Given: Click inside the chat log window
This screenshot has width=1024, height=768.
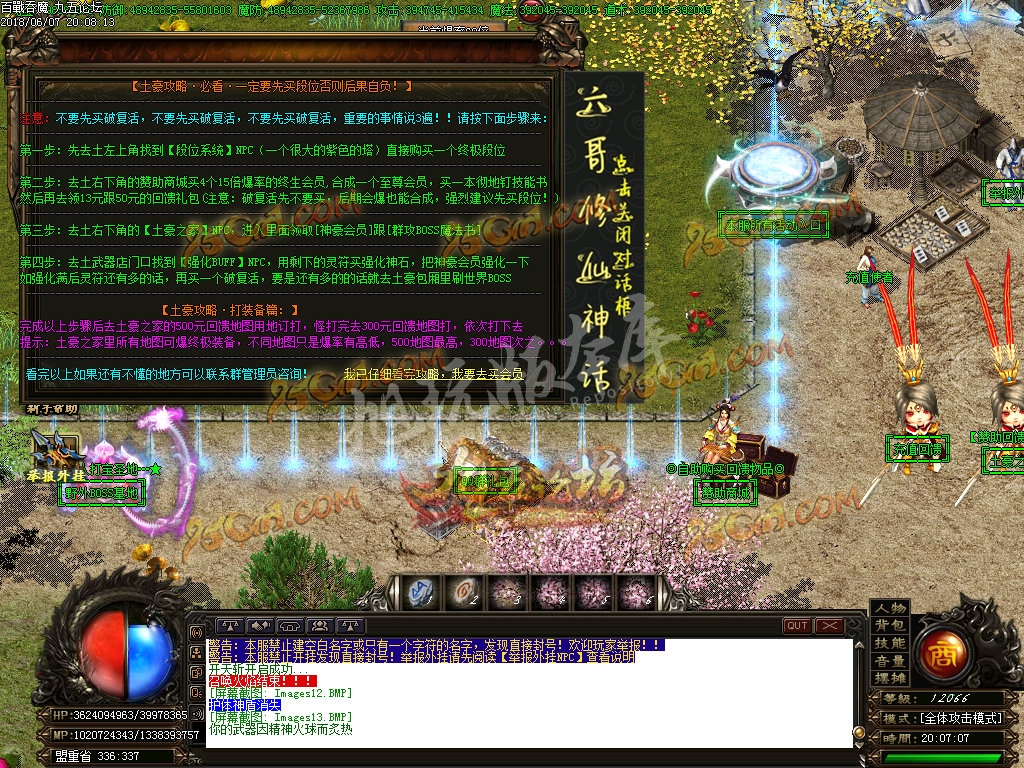Looking at the screenshot, I should coord(529,692).
